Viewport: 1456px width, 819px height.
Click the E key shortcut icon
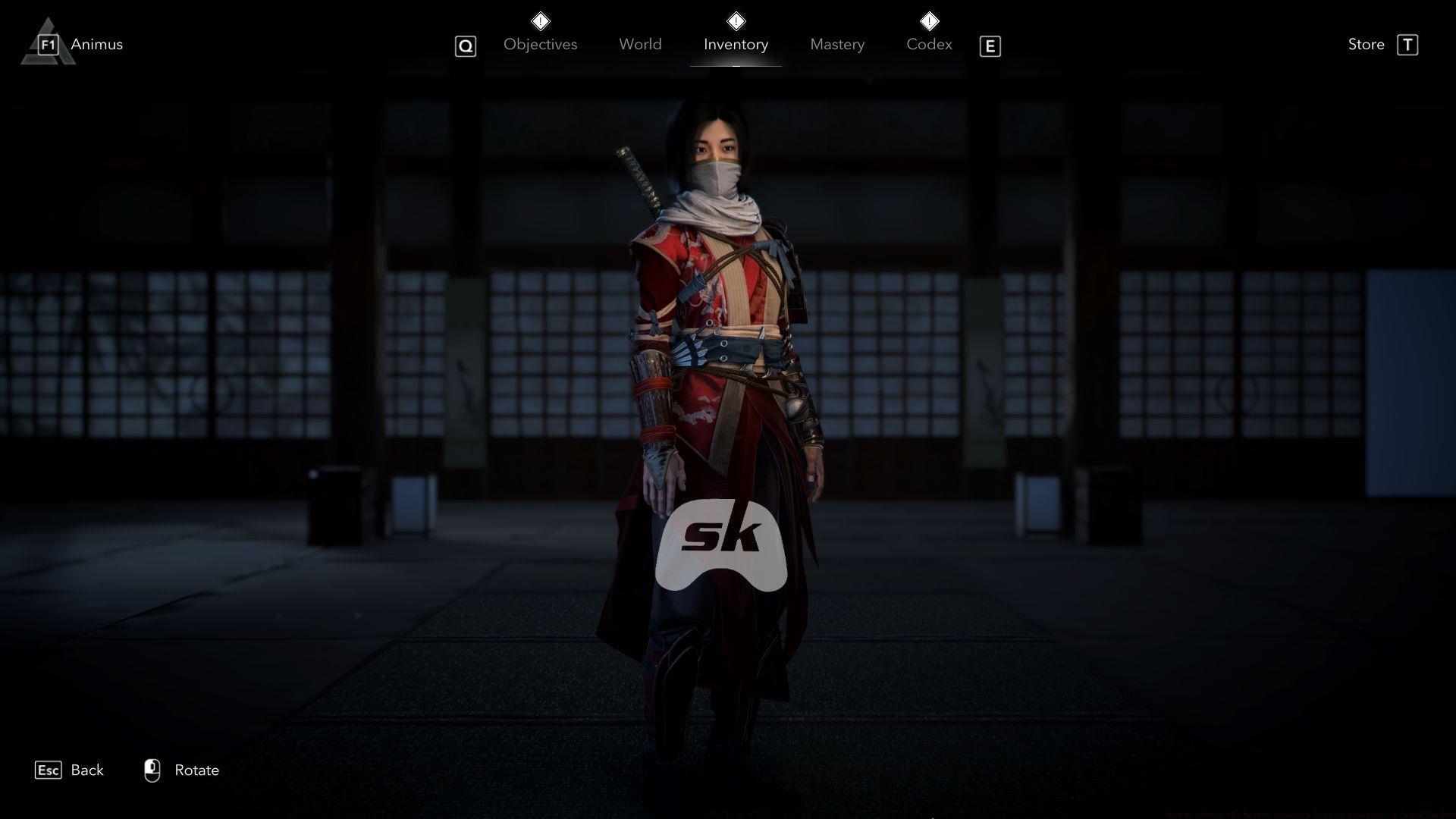(990, 45)
